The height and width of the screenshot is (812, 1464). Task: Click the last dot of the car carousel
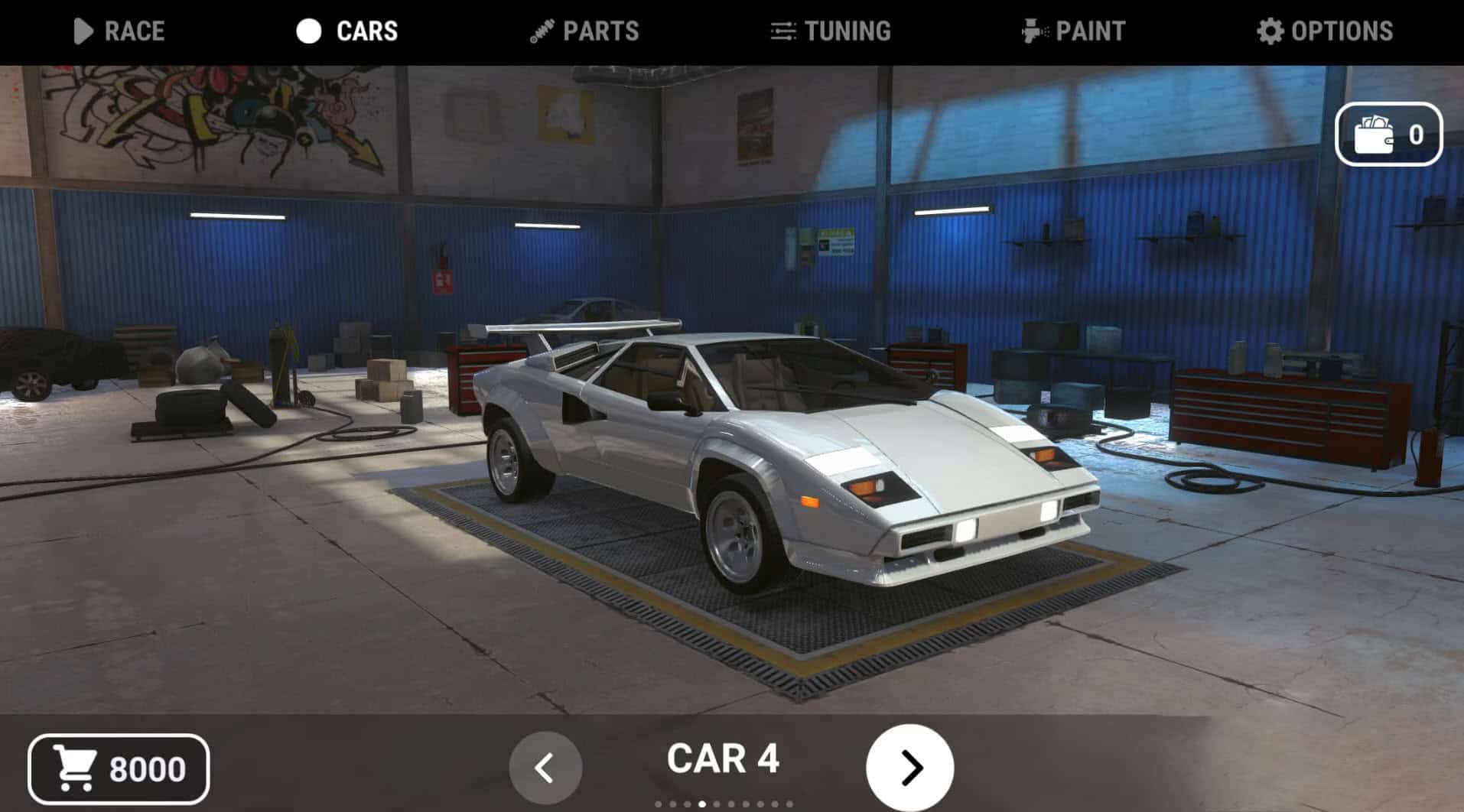point(789,804)
